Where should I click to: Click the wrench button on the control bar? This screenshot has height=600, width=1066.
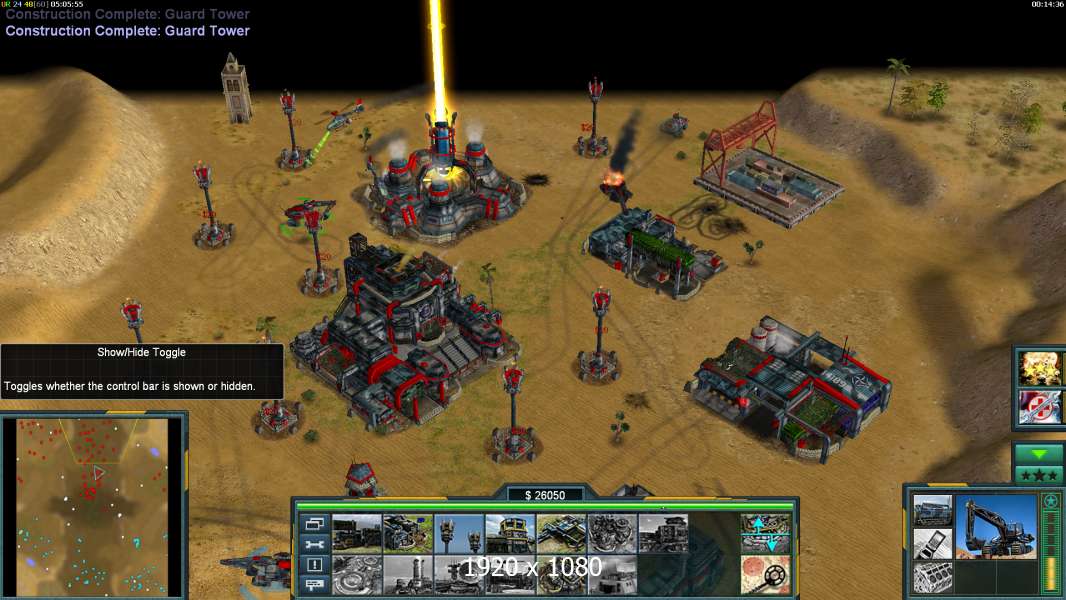point(314,544)
